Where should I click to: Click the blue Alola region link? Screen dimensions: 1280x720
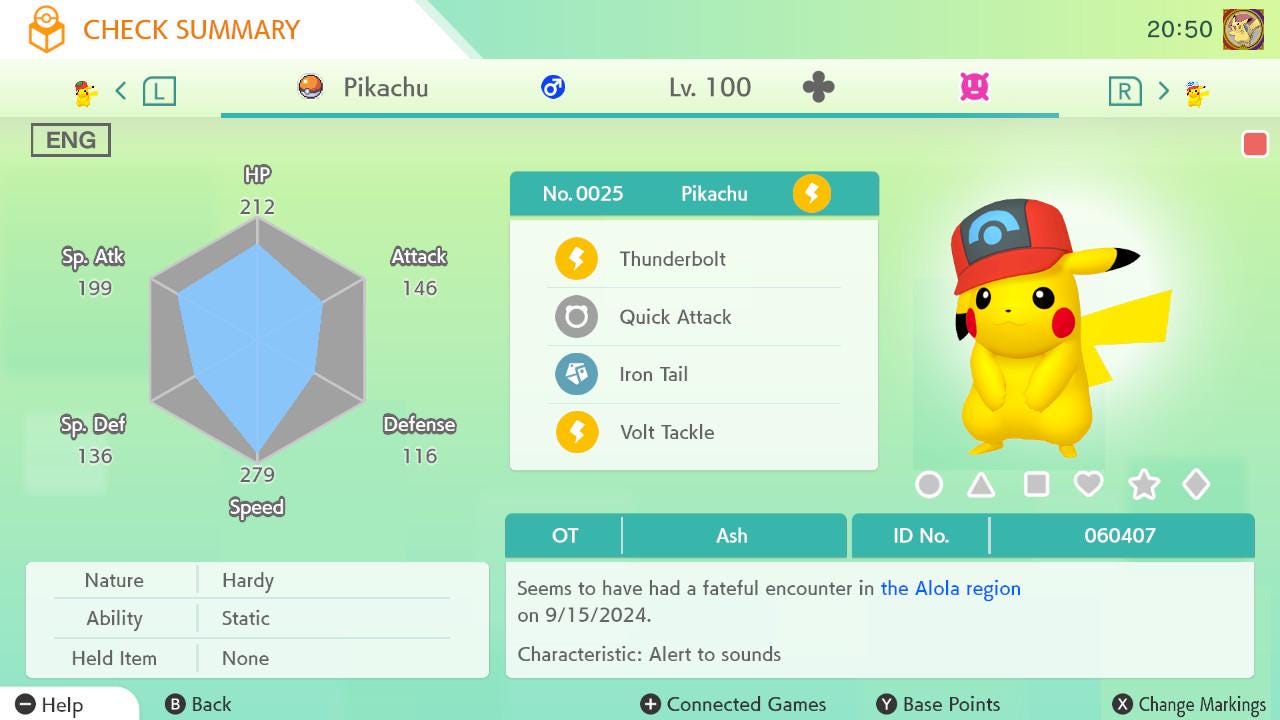pos(950,589)
